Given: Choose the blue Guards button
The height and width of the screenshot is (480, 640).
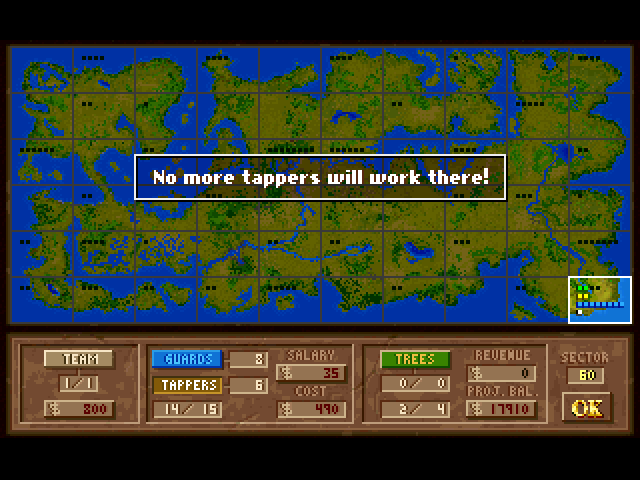Looking at the screenshot, I should click(186, 359).
